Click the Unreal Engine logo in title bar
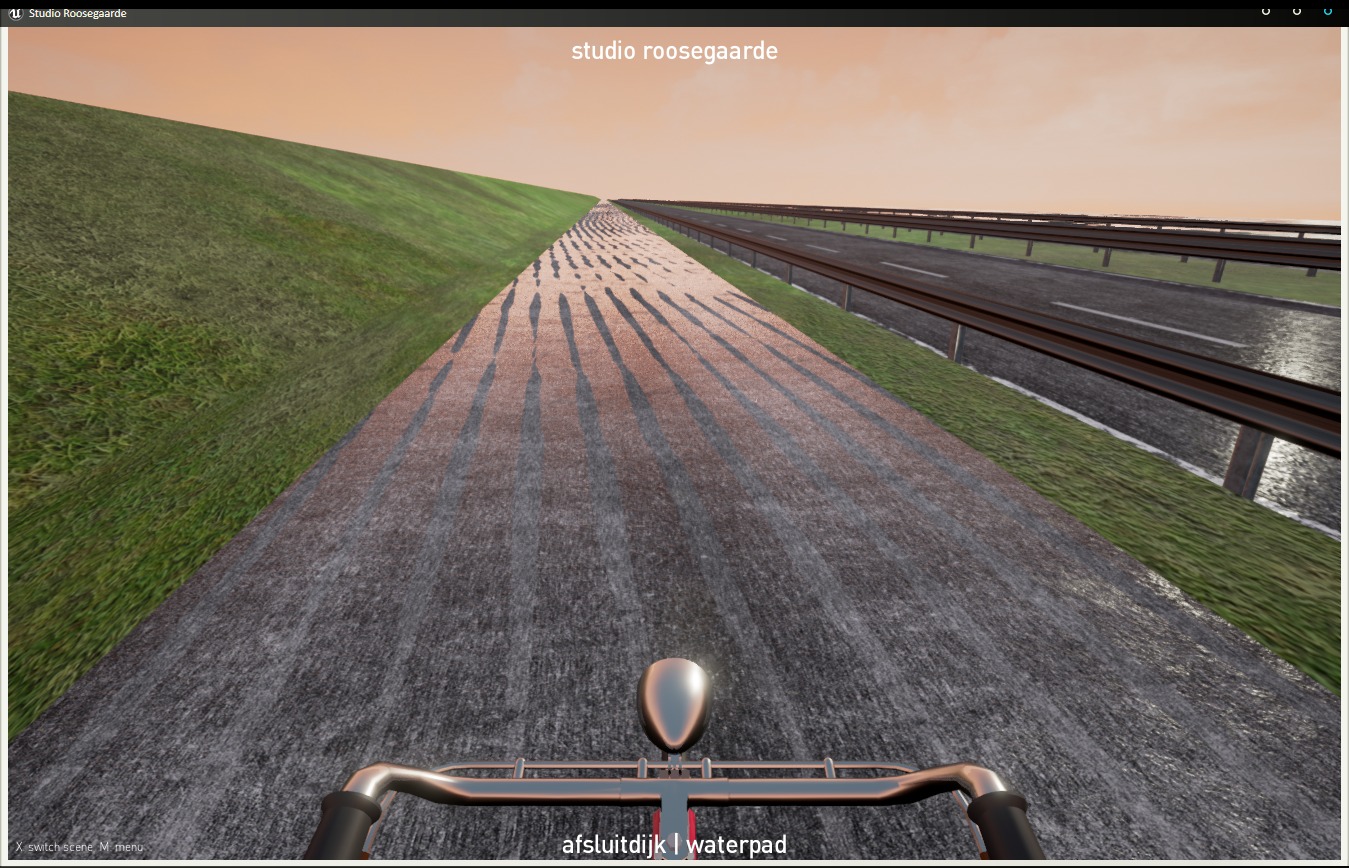 pyautogui.click(x=15, y=13)
